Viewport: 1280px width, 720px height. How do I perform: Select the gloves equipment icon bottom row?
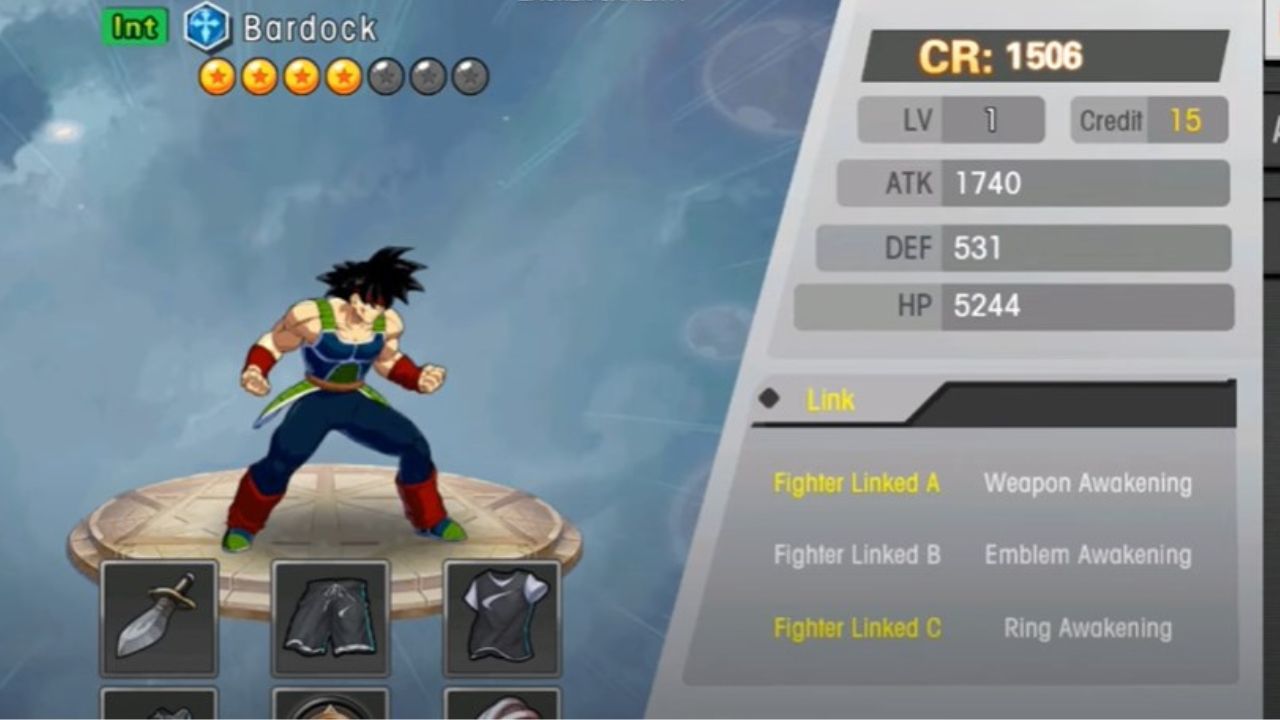coord(159,707)
